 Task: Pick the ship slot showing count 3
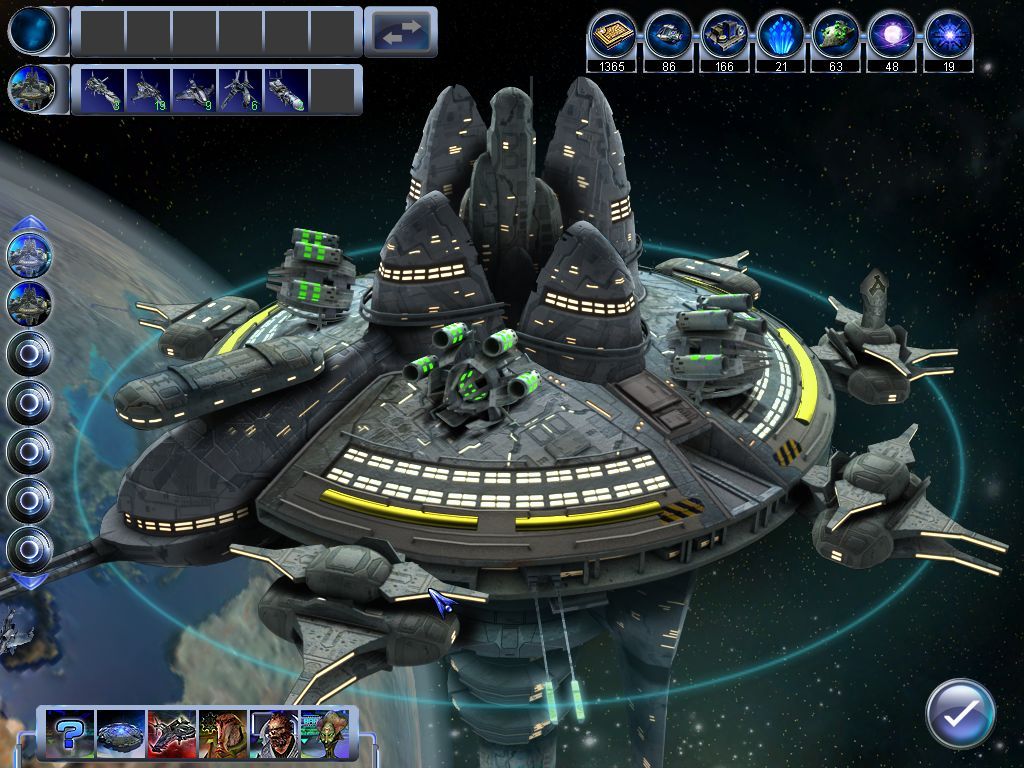(102, 89)
